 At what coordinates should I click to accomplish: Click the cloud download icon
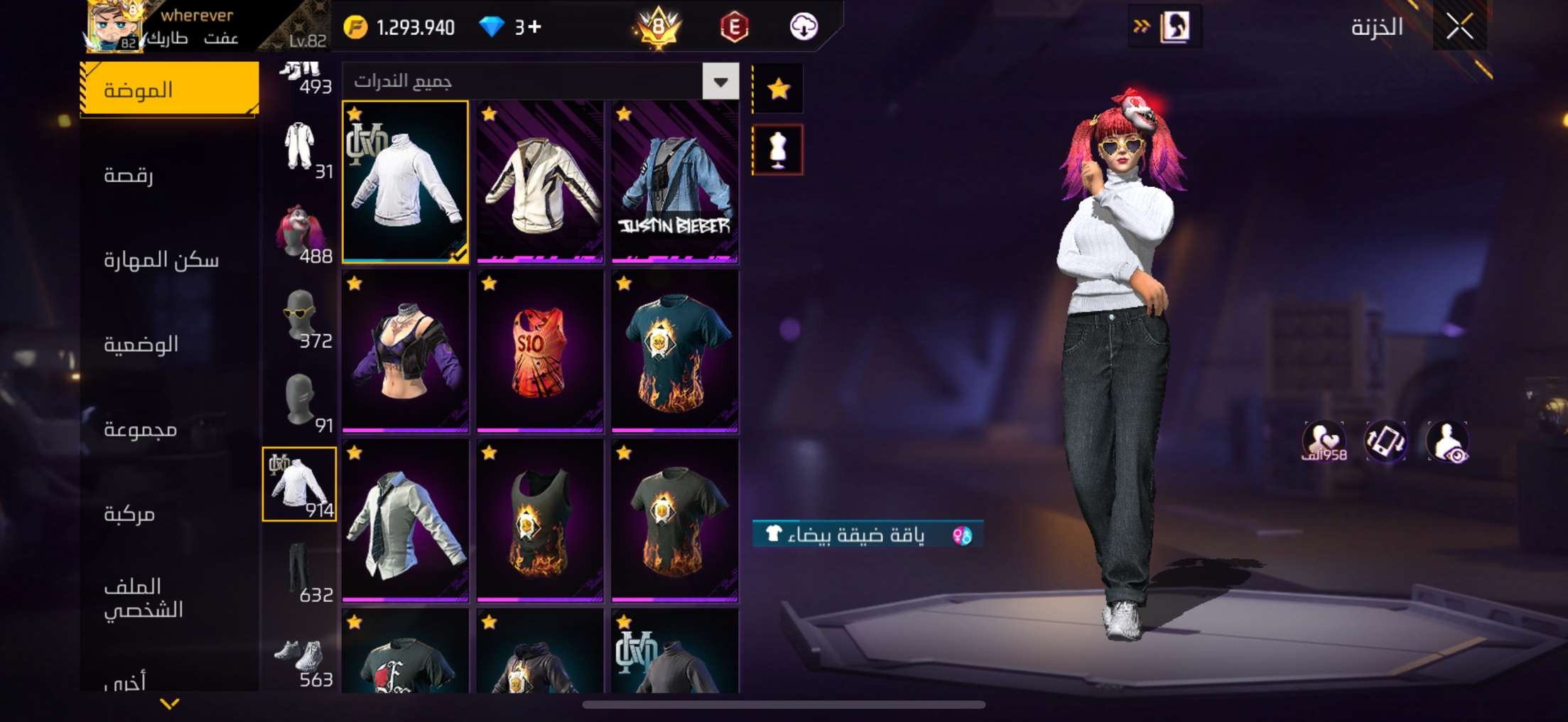pos(804,27)
